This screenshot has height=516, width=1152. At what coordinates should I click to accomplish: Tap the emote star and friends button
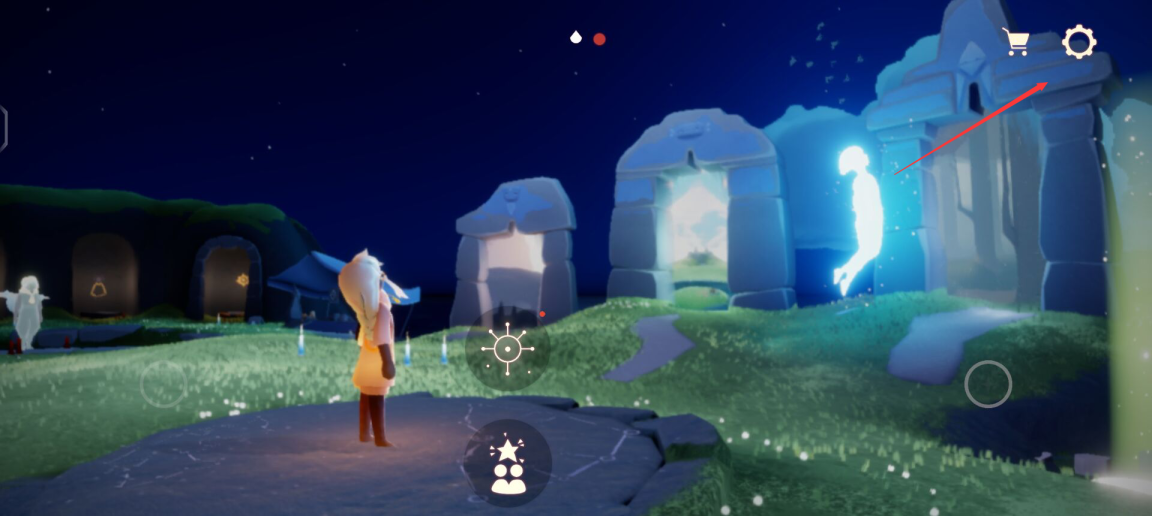coord(508,463)
